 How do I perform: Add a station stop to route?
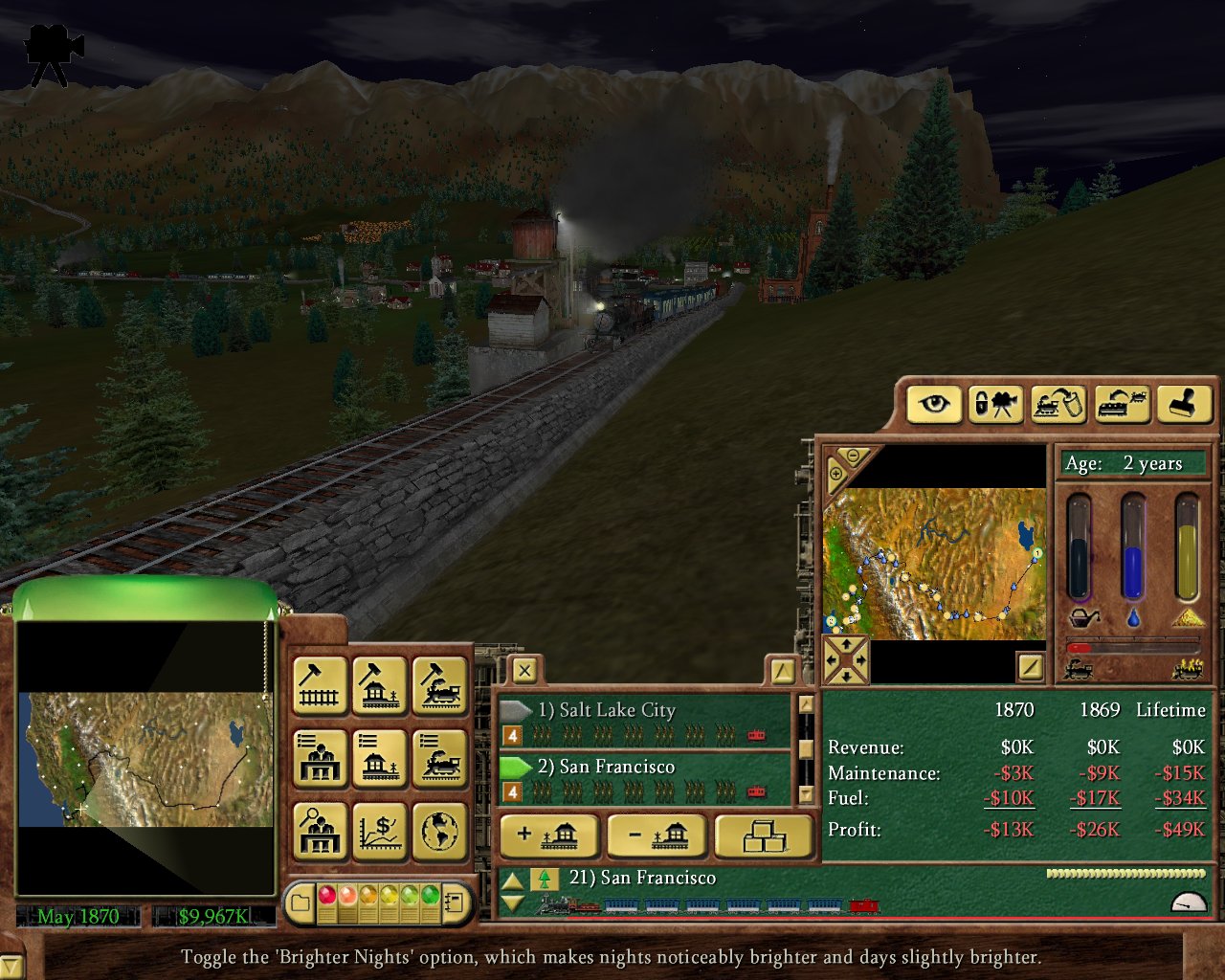point(548,836)
